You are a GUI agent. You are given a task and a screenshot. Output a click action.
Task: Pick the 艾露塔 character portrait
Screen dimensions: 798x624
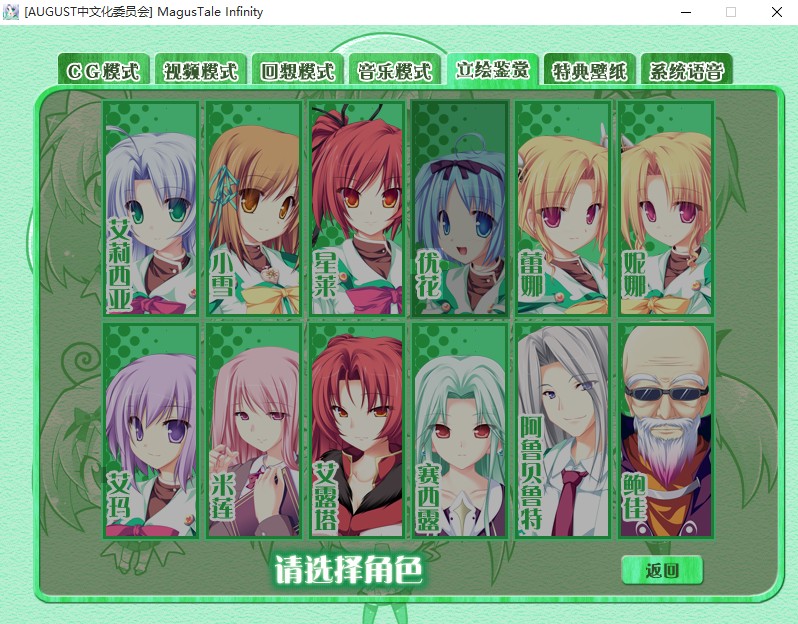click(357, 430)
